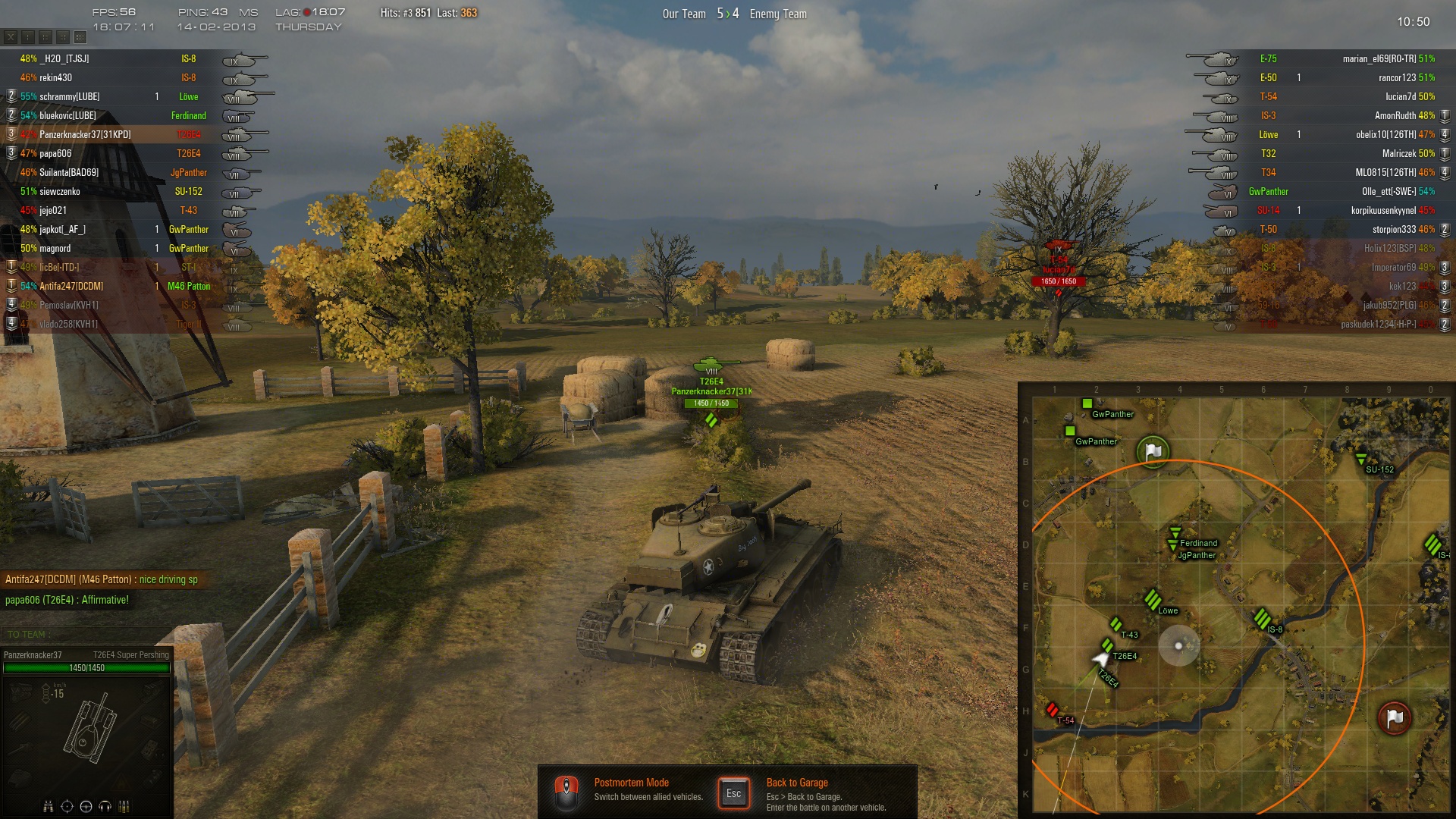1456x819 pixels.
Task: Click the SU-152 marker on the minimap
Action: coord(1361,459)
